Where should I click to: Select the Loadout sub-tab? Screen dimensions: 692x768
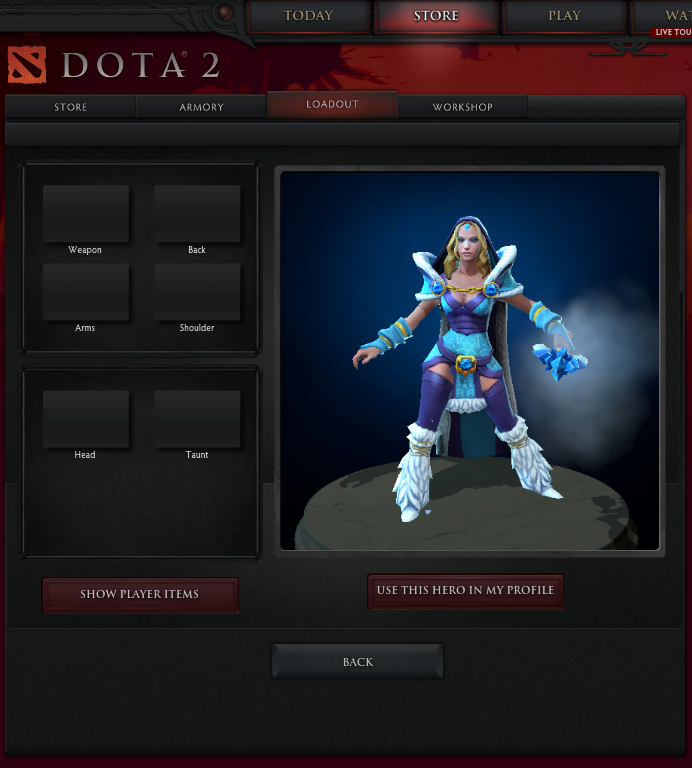point(332,104)
